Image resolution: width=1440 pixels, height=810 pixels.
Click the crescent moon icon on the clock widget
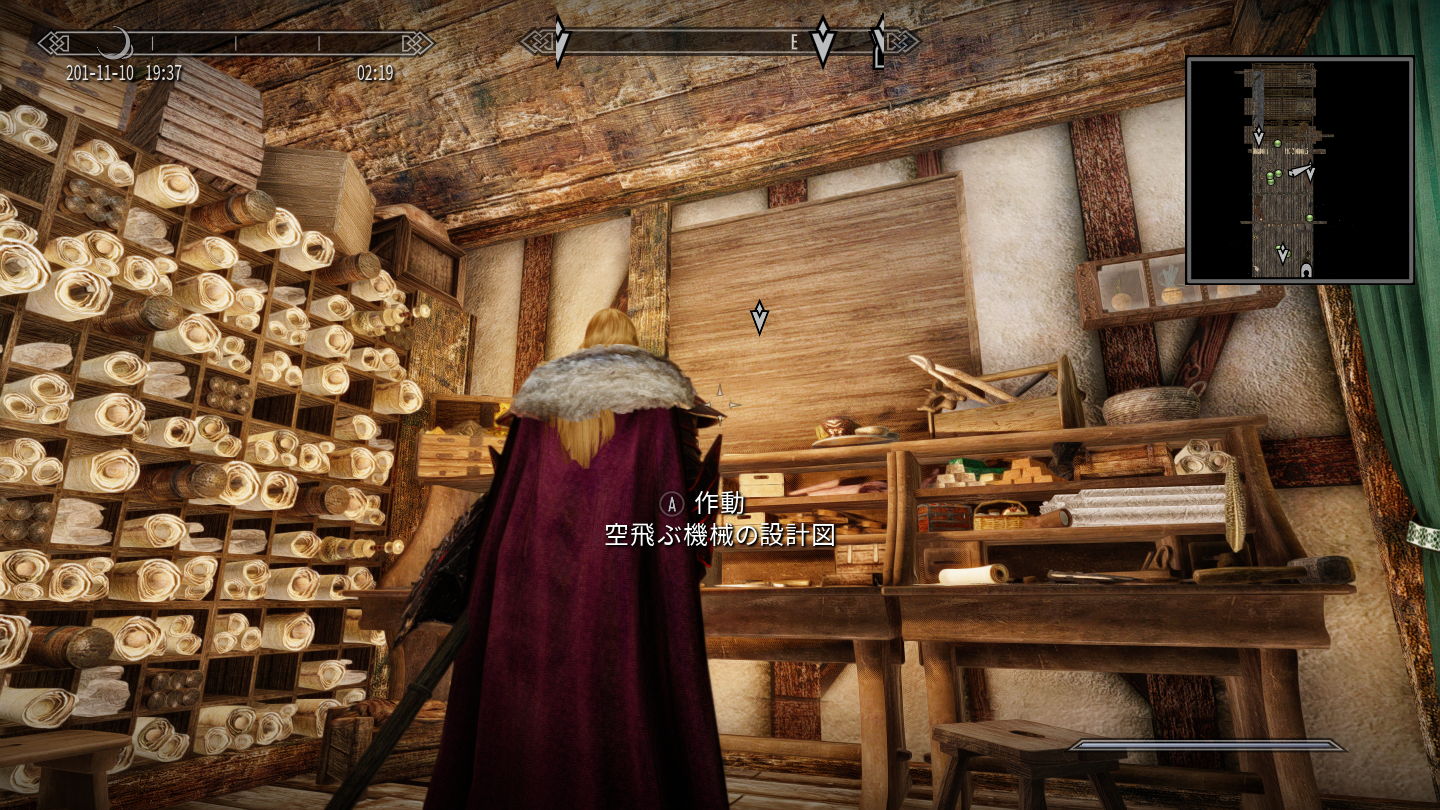[x=116, y=43]
